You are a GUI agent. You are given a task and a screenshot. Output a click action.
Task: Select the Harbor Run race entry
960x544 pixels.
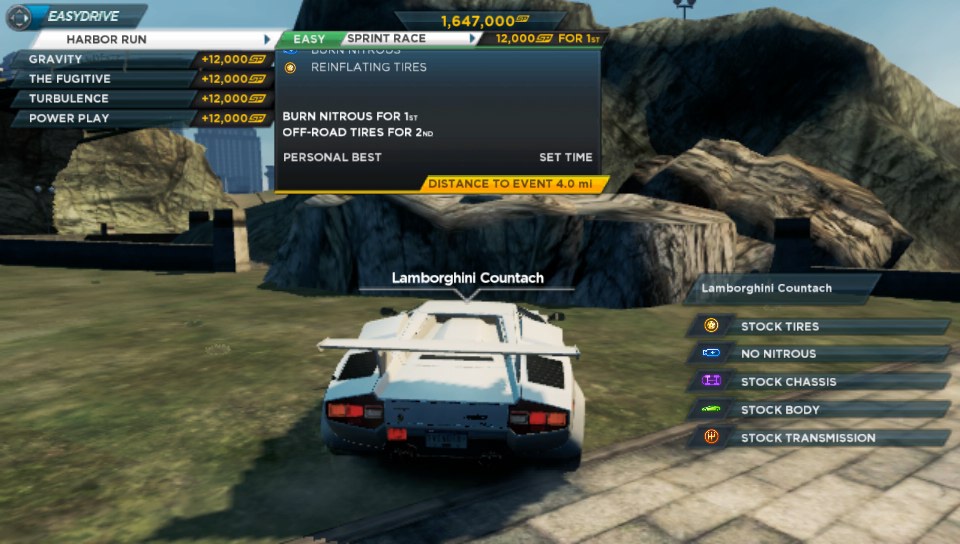pos(150,39)
